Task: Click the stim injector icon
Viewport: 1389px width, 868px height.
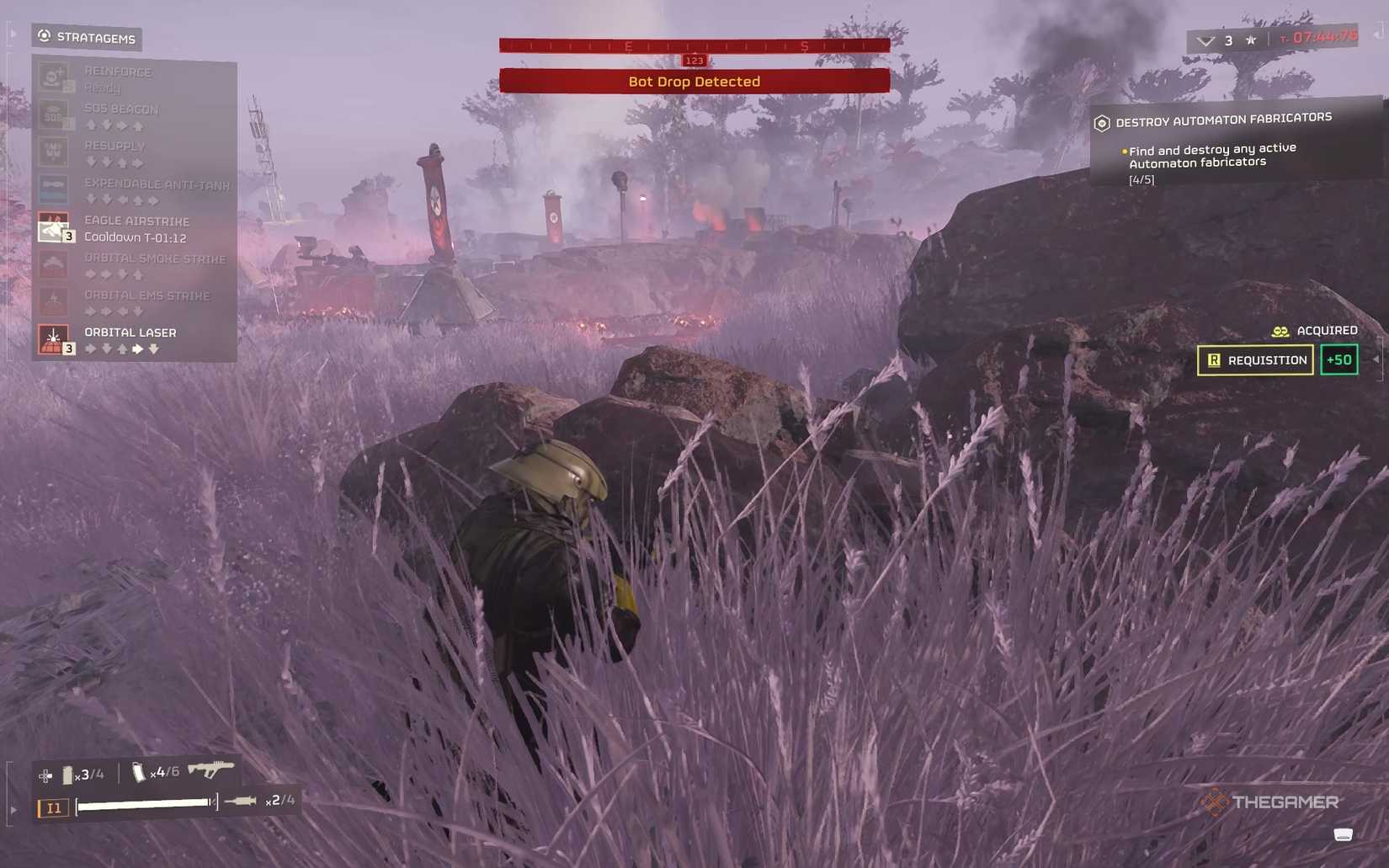Action: point(240,801)
